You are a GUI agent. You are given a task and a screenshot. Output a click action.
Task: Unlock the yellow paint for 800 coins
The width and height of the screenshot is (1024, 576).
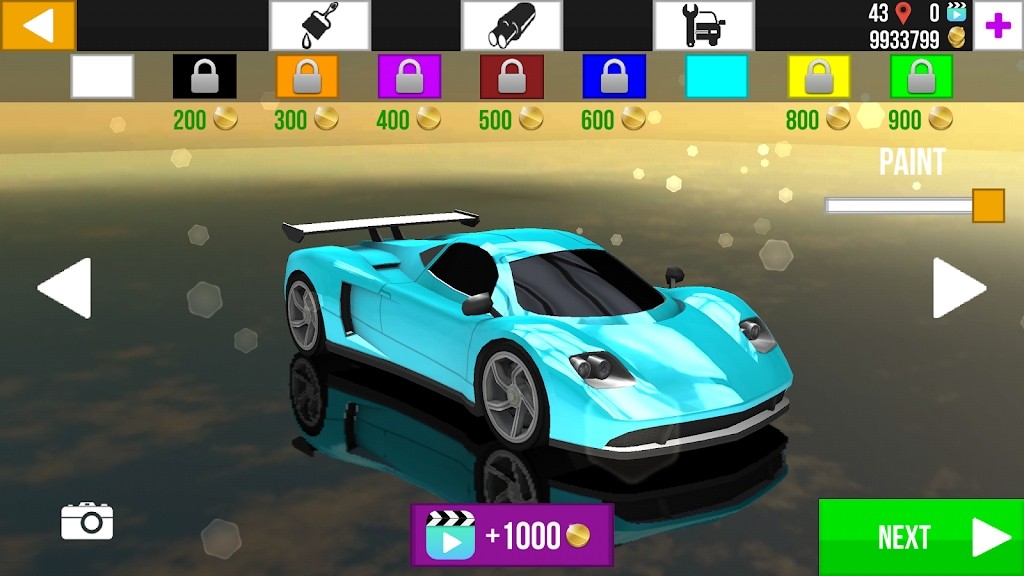coord(818,76)
